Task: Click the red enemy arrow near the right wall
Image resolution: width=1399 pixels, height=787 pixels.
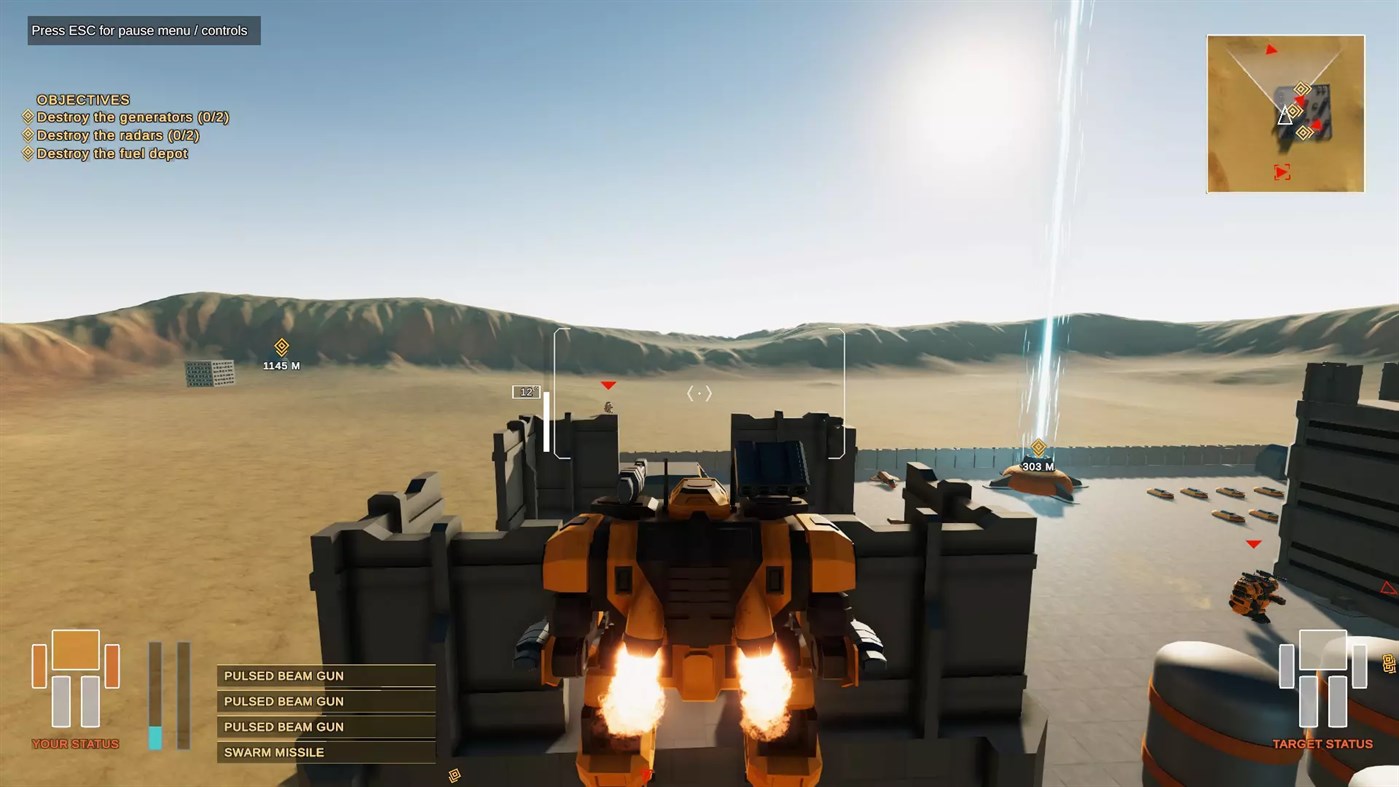Action: pos(1252,544)
